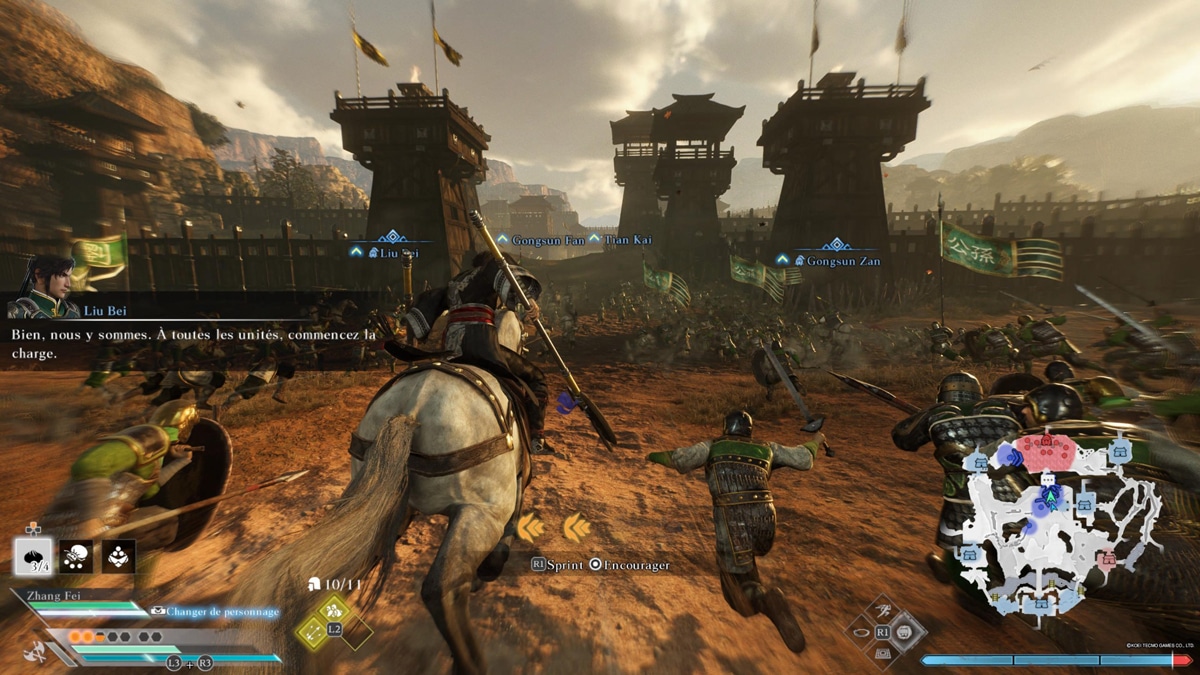Select the meat bun item slot
The width and height of the screenshot is (1200, 675).
33,556
